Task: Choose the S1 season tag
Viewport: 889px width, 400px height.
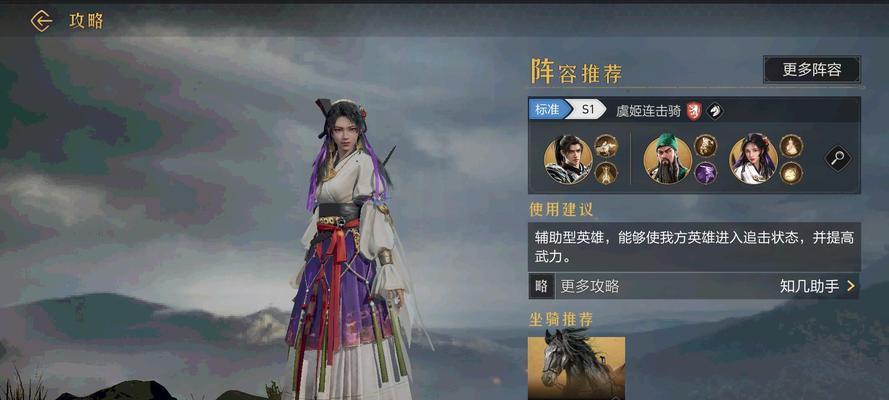Action: pos(587,110)
